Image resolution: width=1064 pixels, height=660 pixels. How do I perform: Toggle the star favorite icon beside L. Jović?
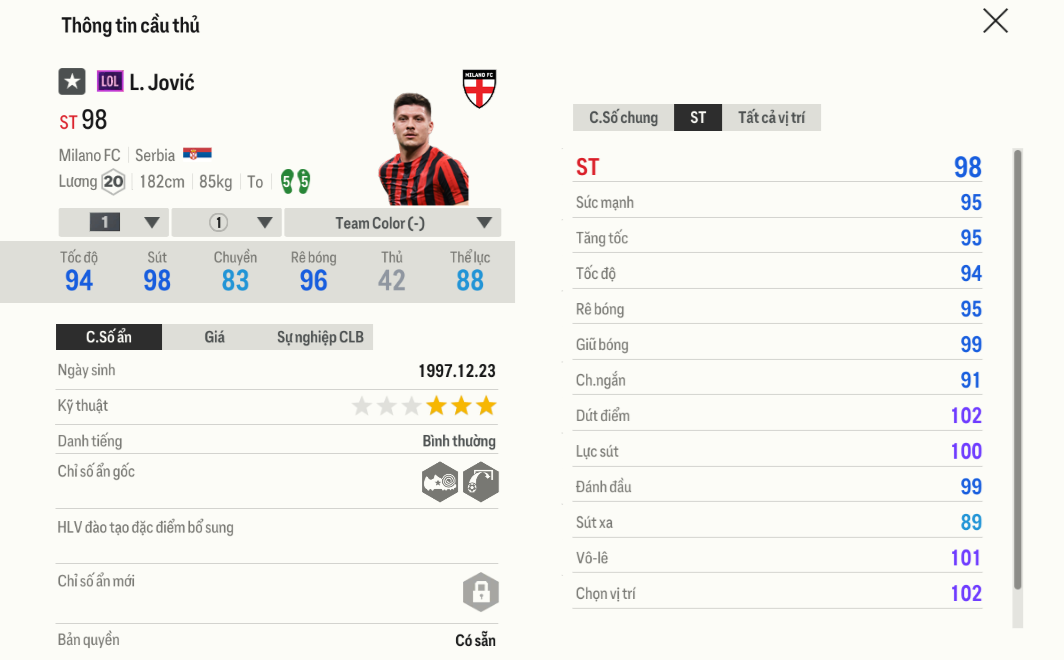click(x=71, y=82)
